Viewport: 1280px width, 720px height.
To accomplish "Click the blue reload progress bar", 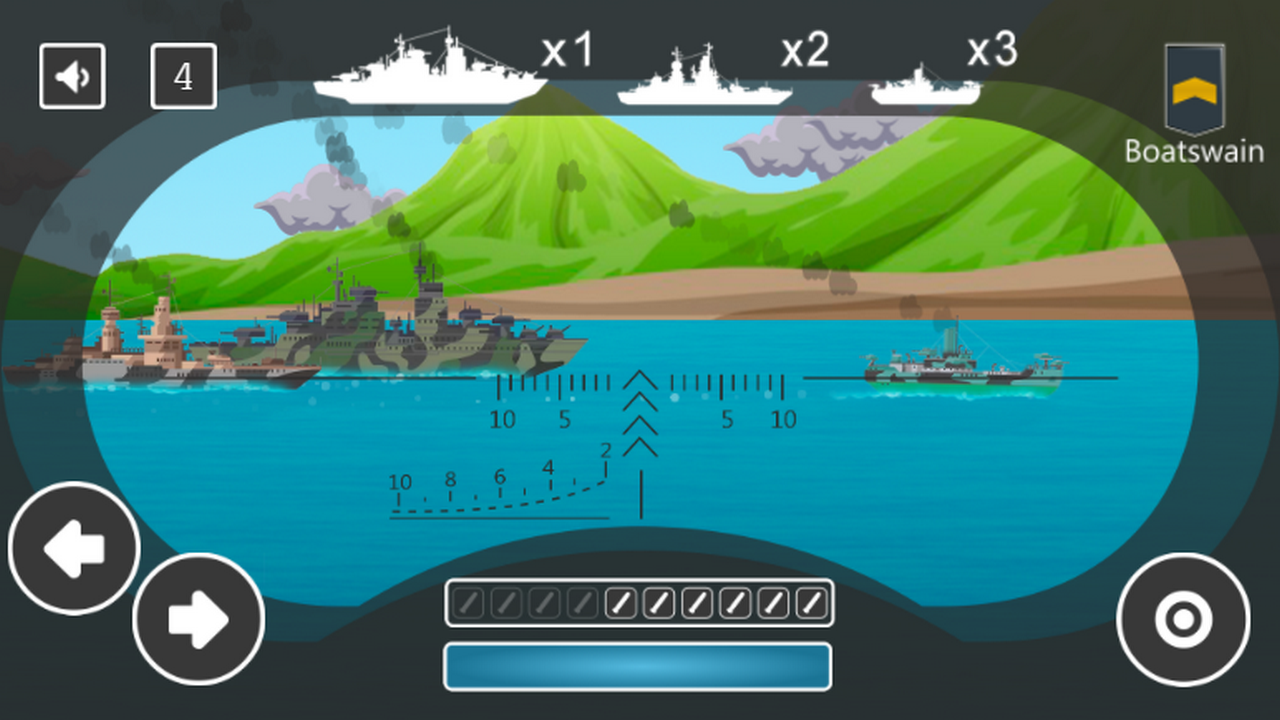I will (x=638, y=665).
